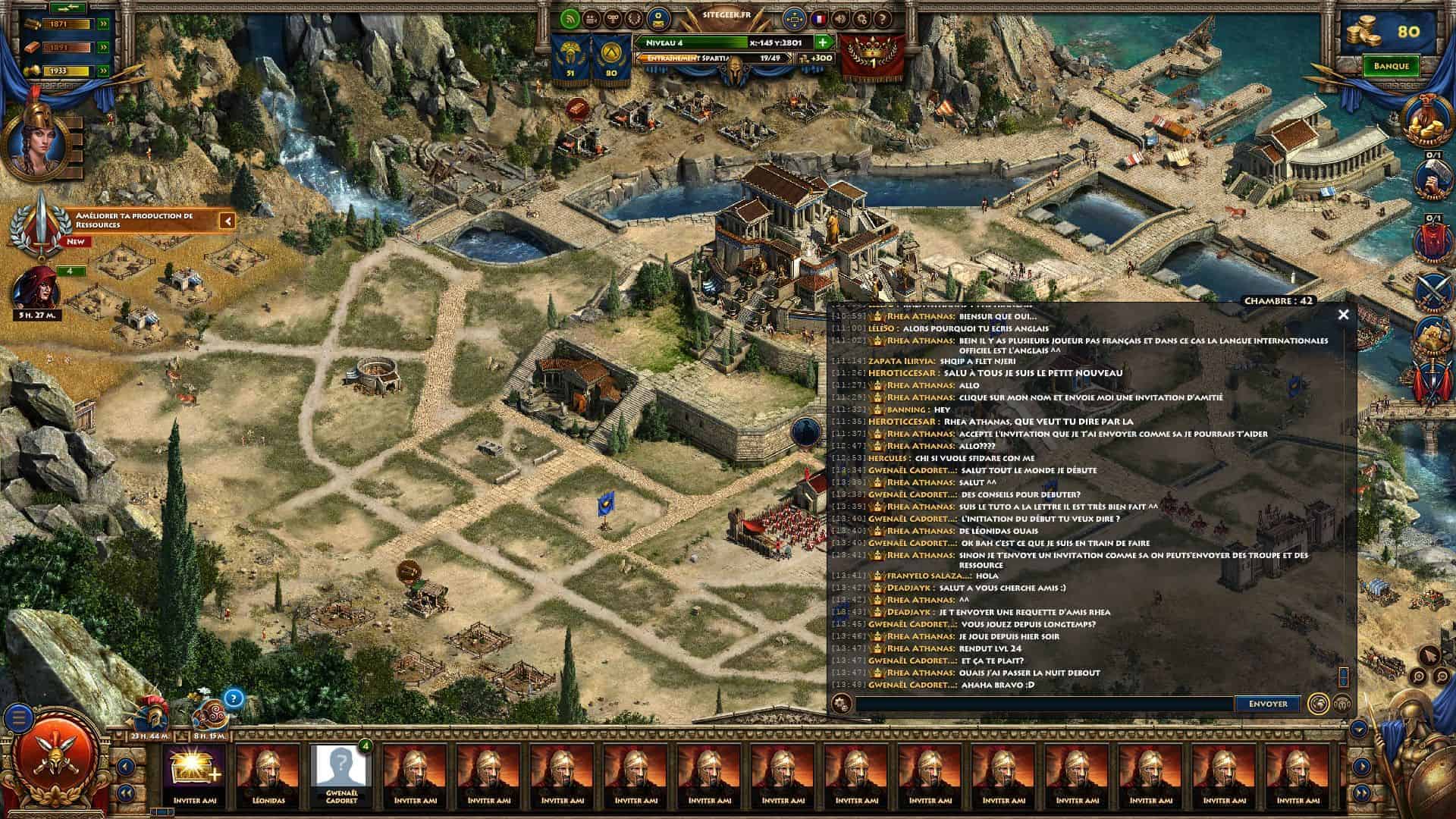Open the treasure chest Inviter Ami tile

194,774
